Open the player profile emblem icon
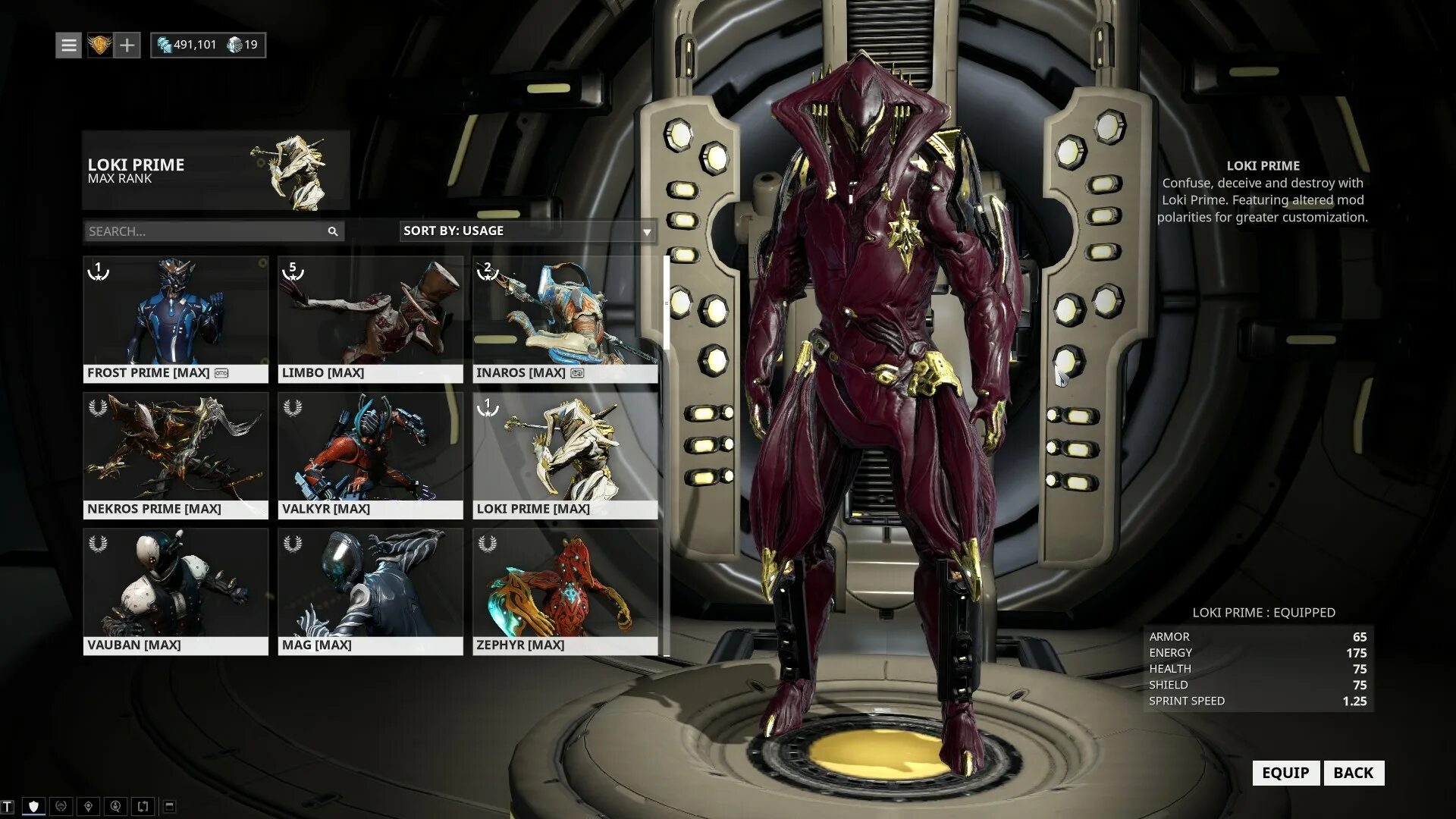 pyautogui.click(x=99, y=45)
